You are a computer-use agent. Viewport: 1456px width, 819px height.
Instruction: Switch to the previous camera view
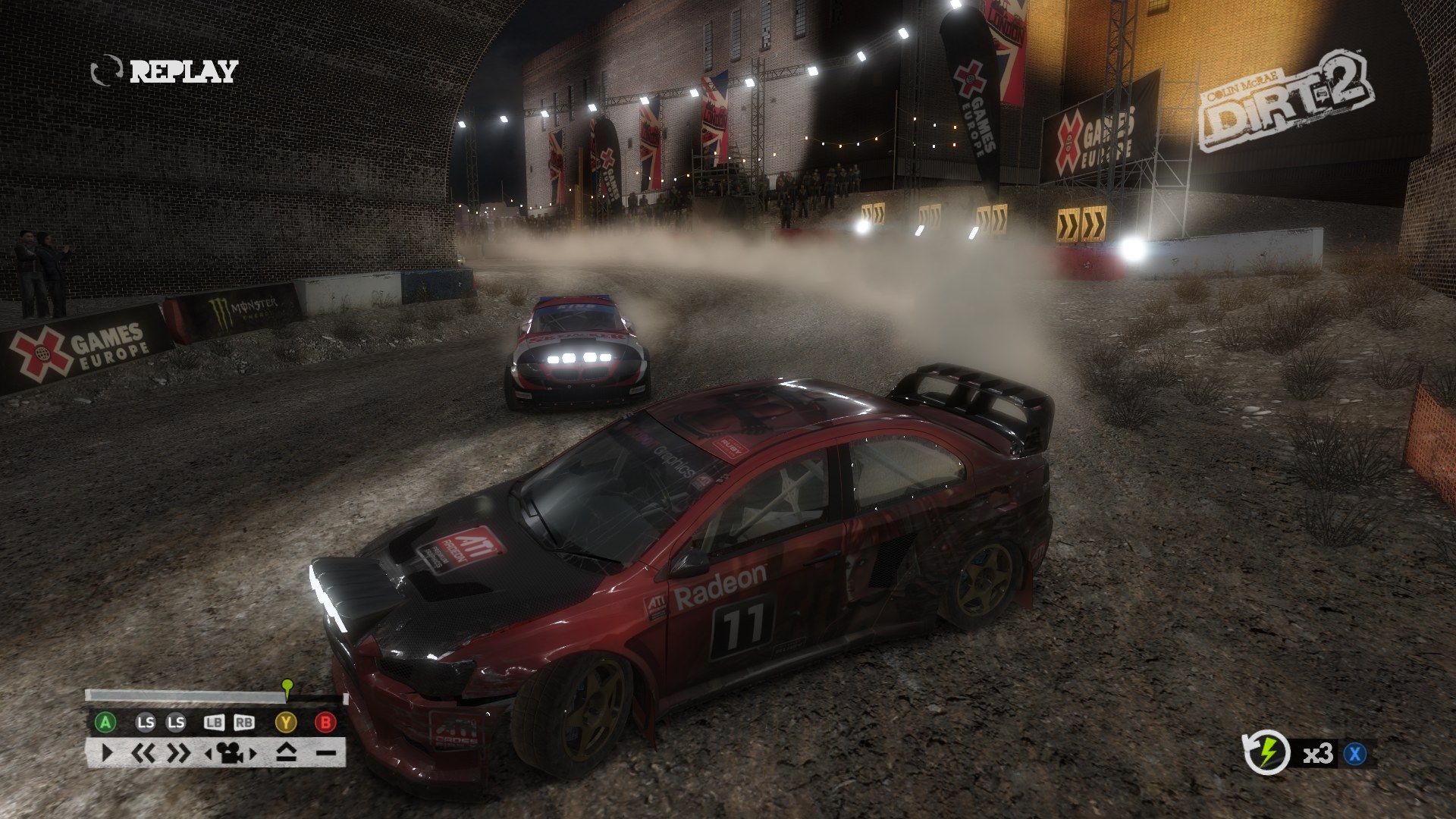click(x=209, y=754)
